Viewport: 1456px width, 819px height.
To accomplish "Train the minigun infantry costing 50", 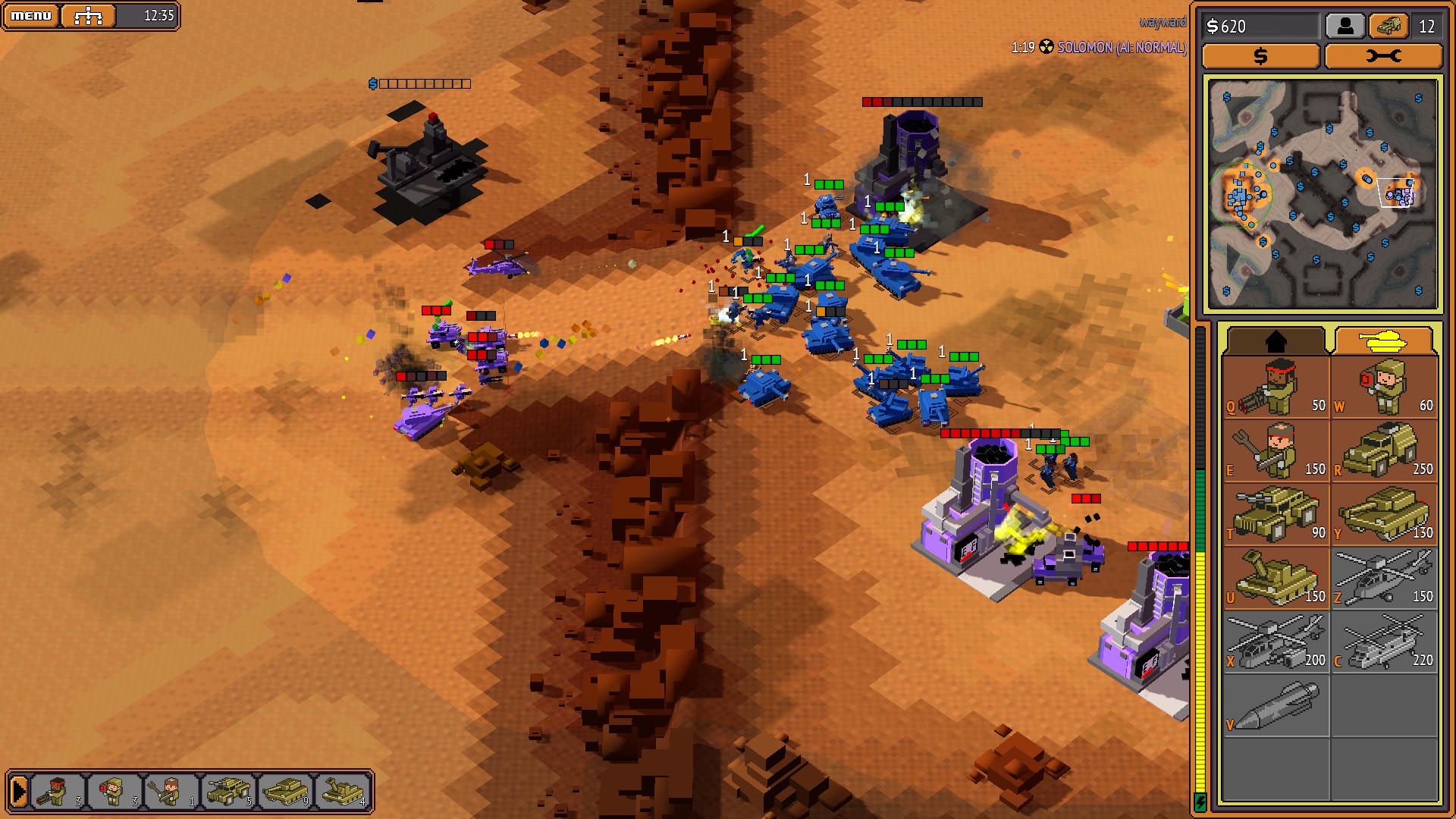I will [1276, 387].
